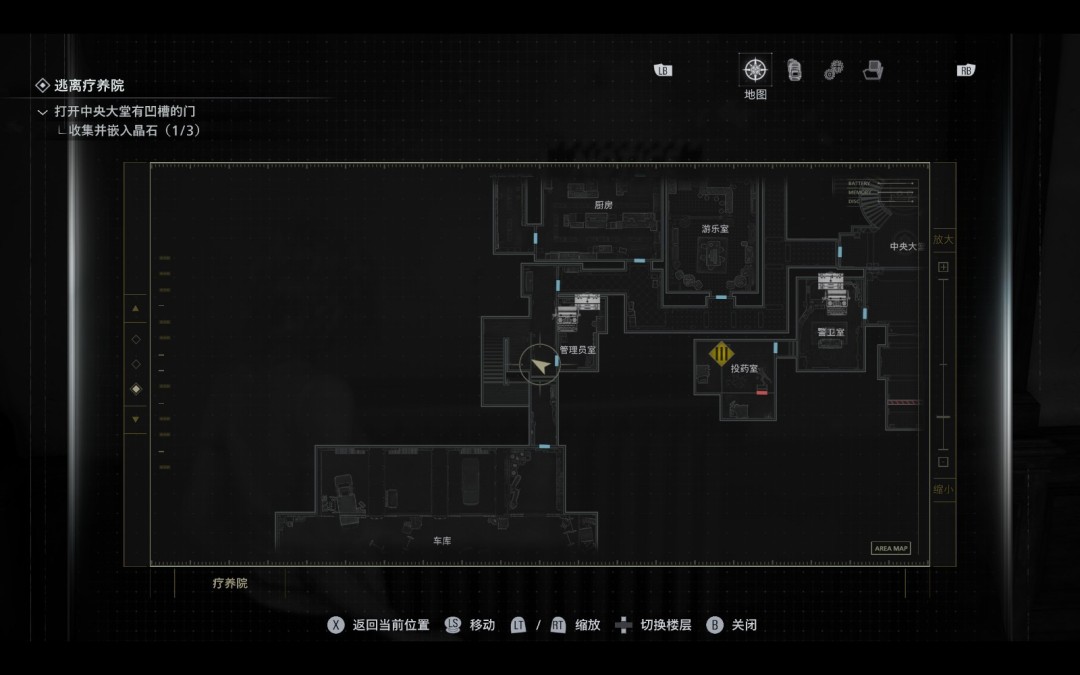Select the yellow diamond objective marker
Viewport: 1080px width, 675px height.
721,353
